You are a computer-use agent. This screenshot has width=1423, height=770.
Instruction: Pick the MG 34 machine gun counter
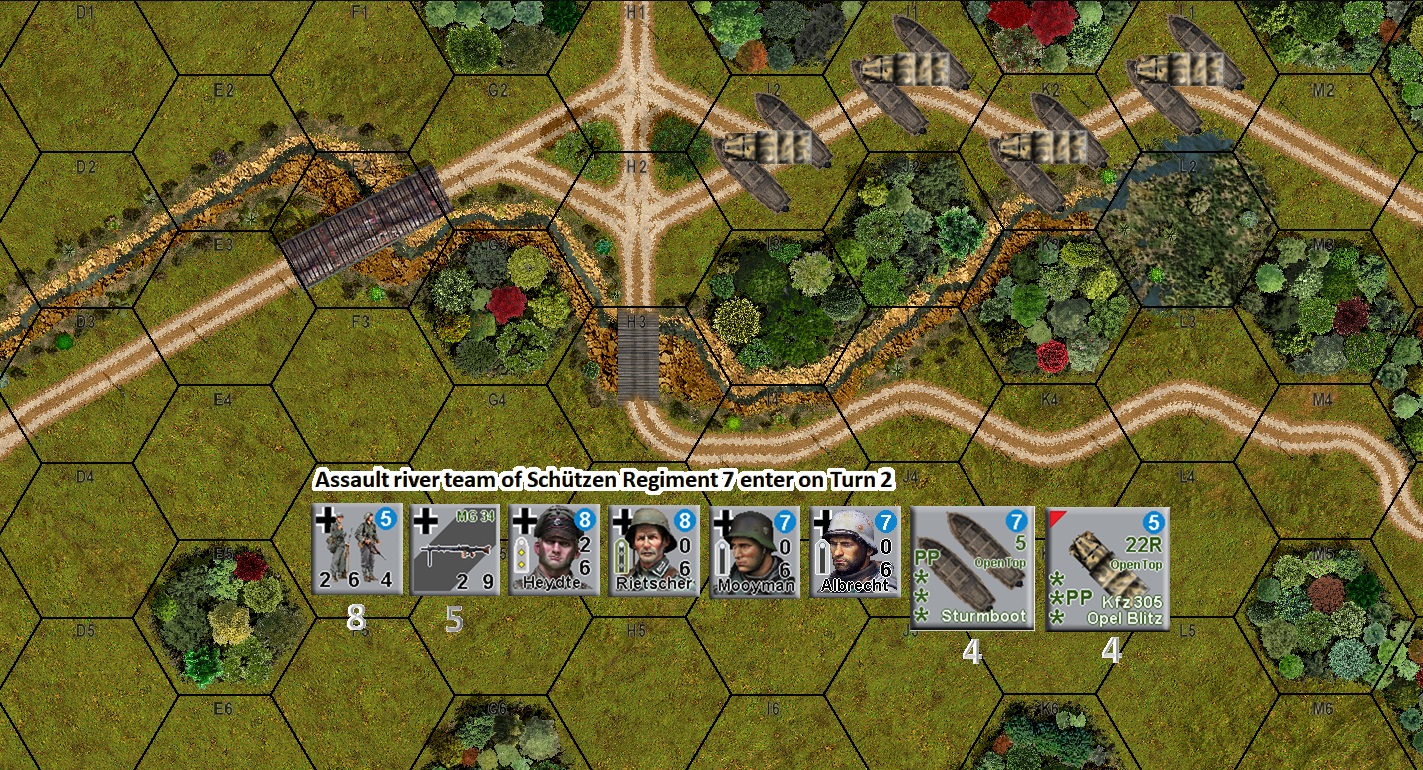tap(455, 550)
